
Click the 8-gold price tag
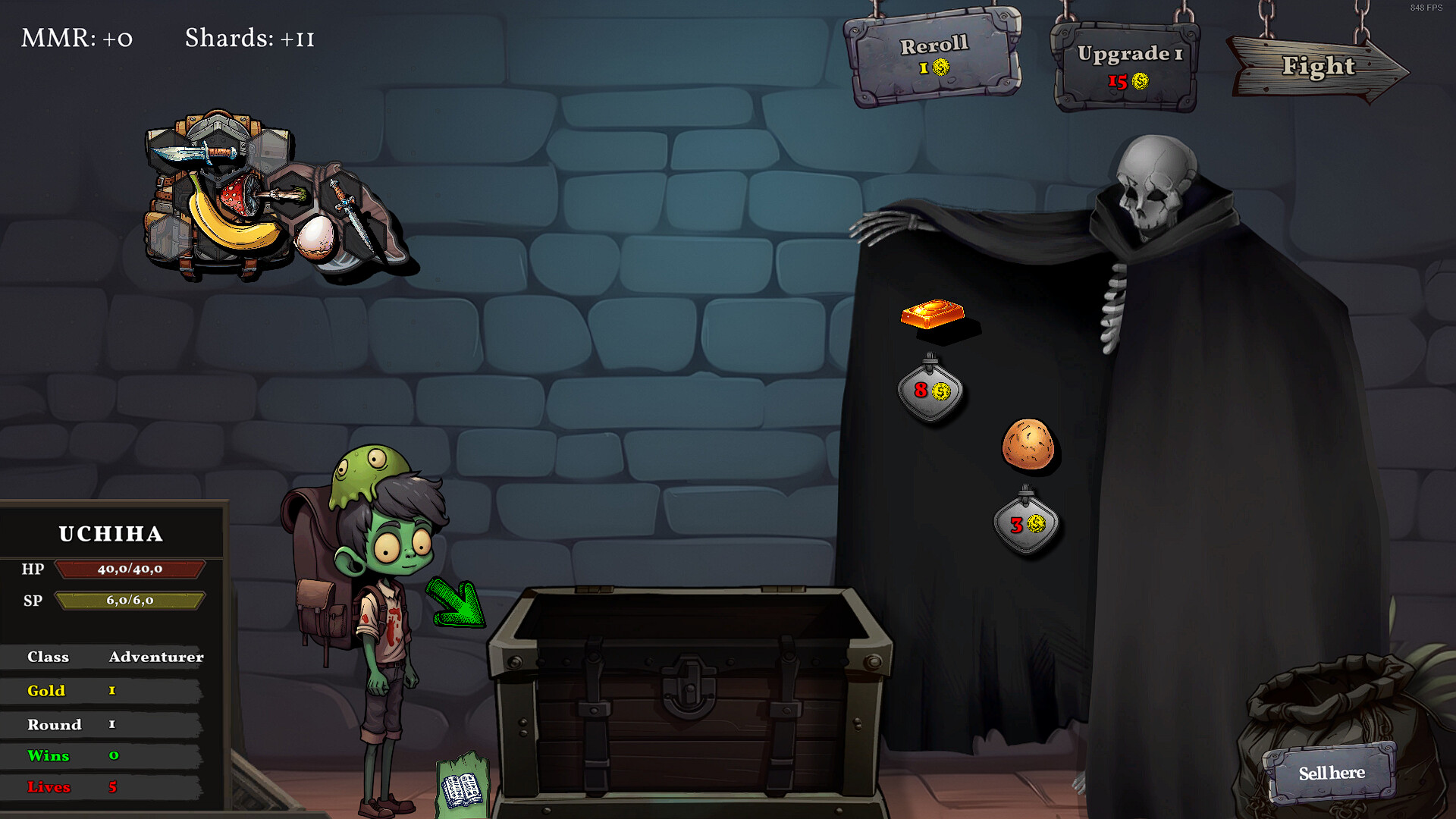tap(931, 391)
